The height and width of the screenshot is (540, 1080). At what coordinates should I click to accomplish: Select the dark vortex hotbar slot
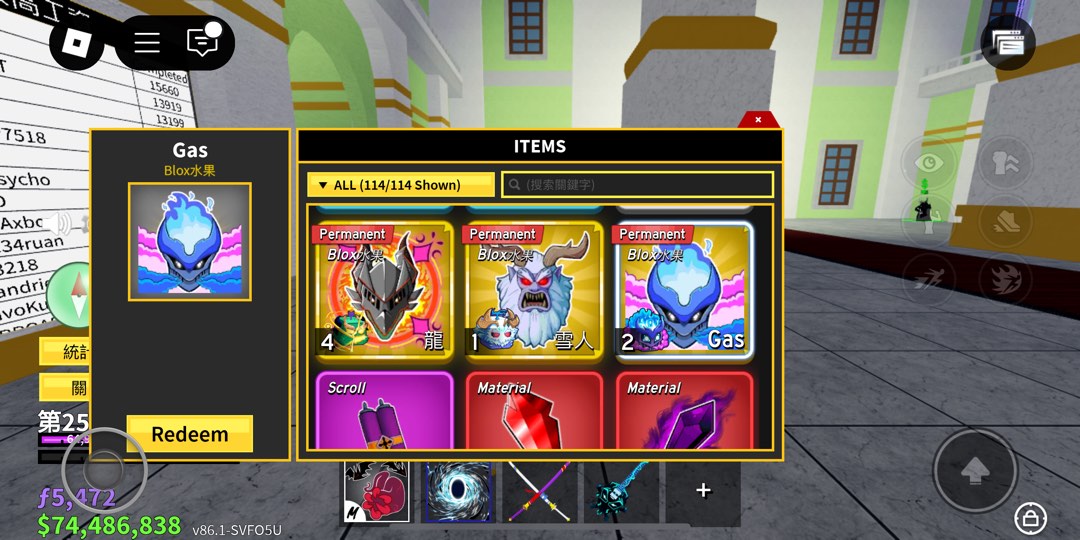(456, 492)
